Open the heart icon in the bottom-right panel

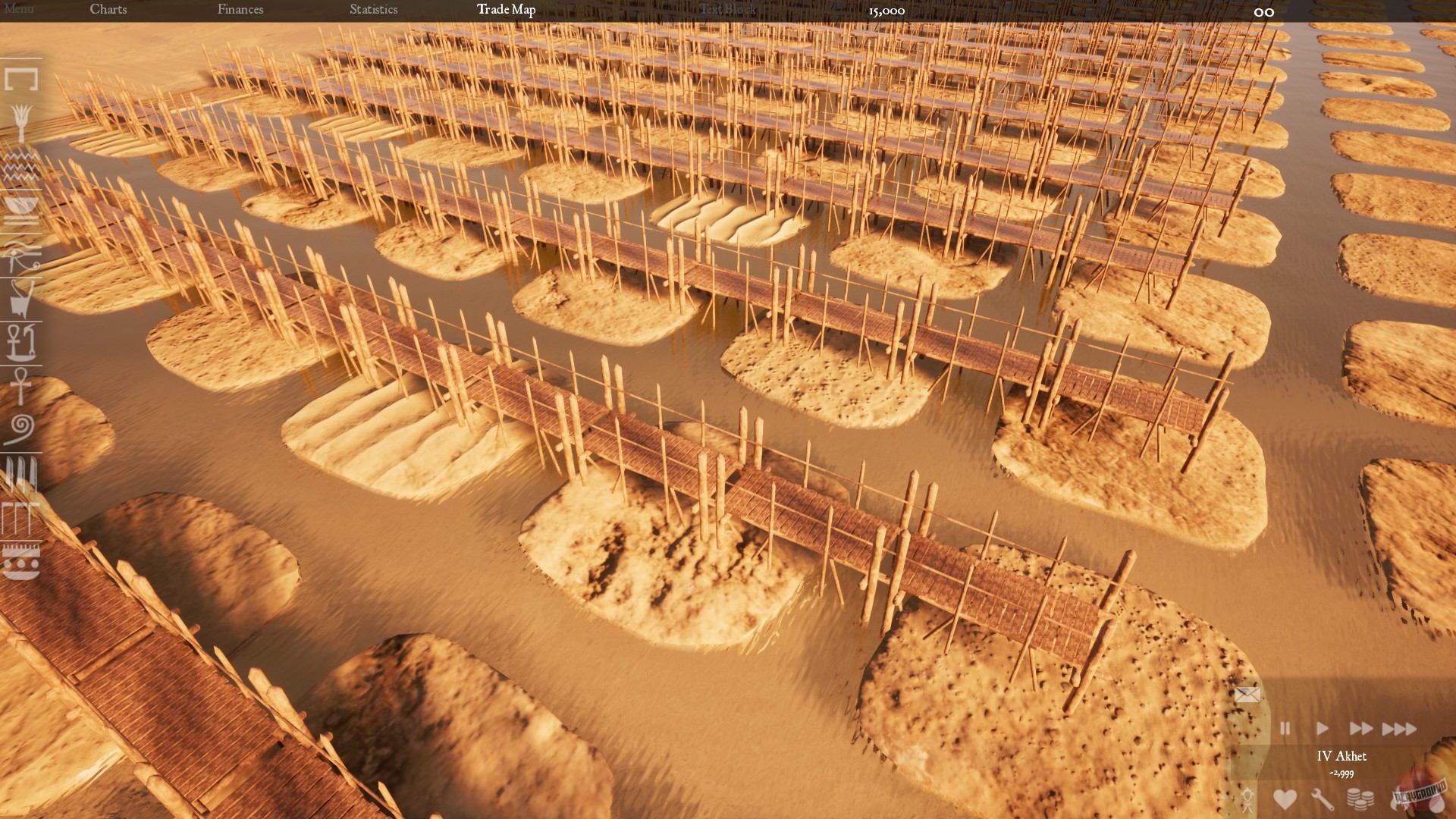tap(1285, 798)
